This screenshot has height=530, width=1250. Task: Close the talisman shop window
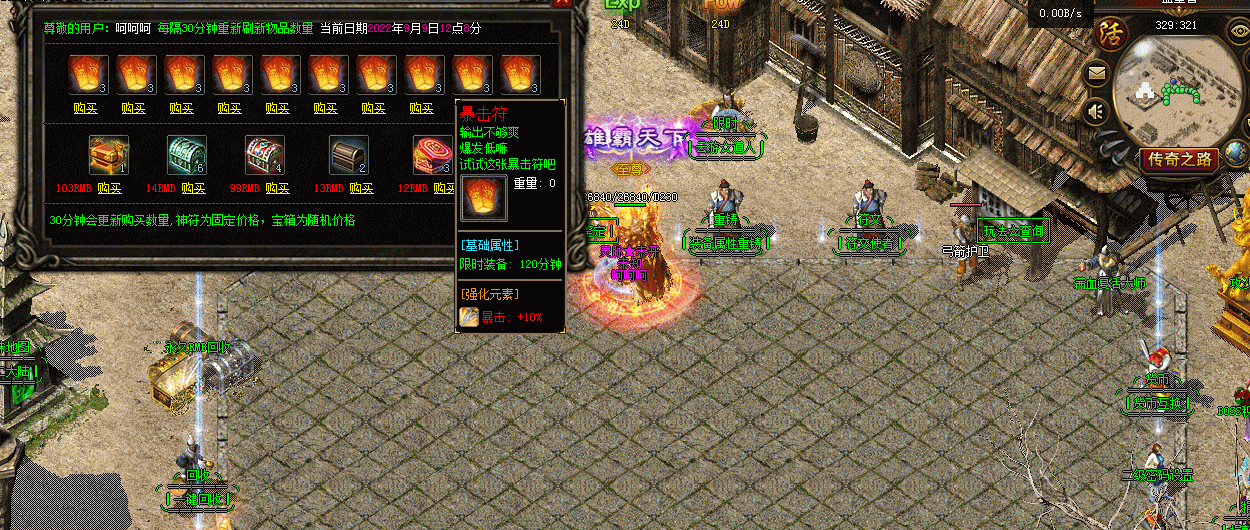click(x=566, y=10)
